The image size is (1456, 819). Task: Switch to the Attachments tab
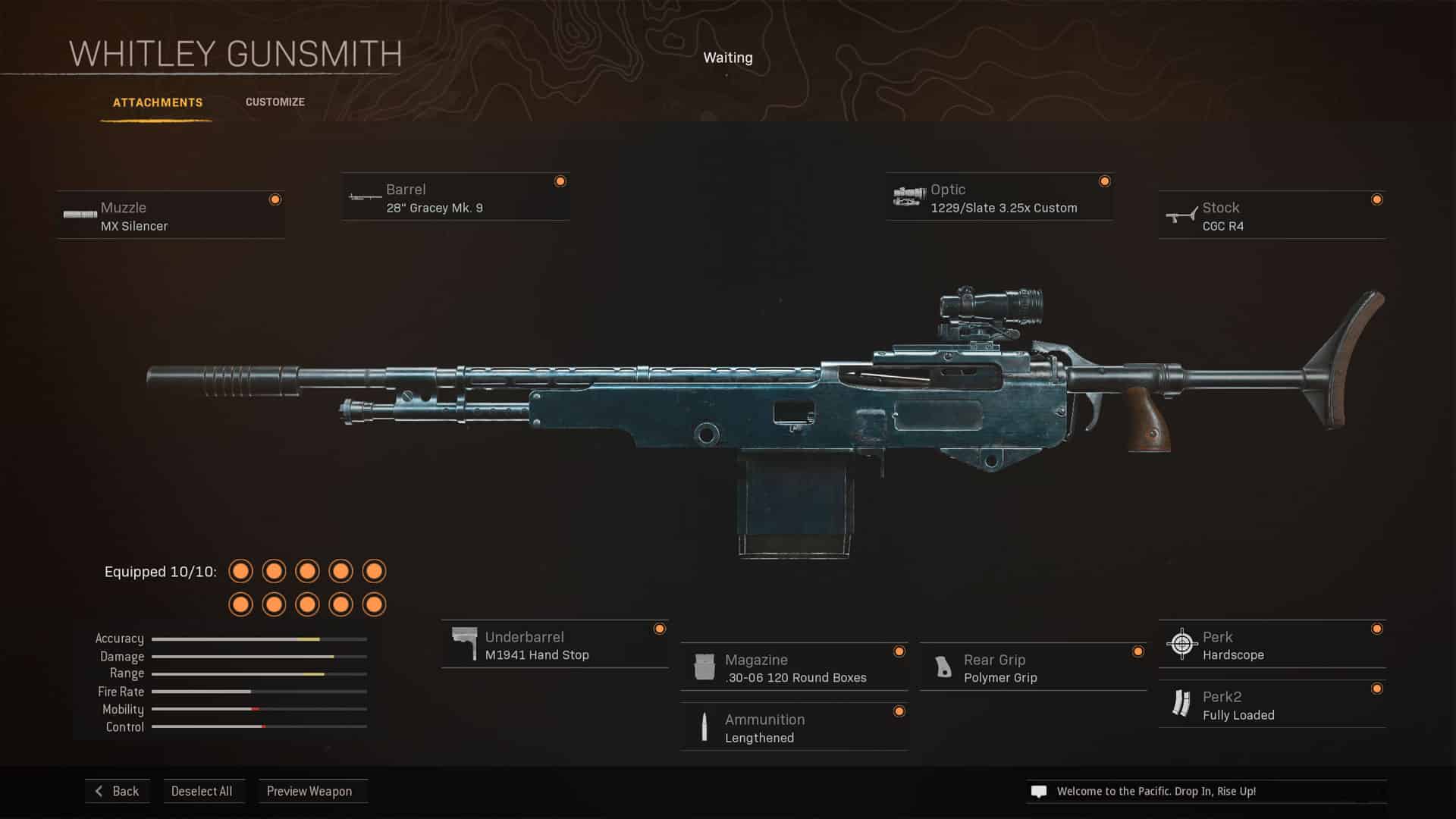point(158,102)
